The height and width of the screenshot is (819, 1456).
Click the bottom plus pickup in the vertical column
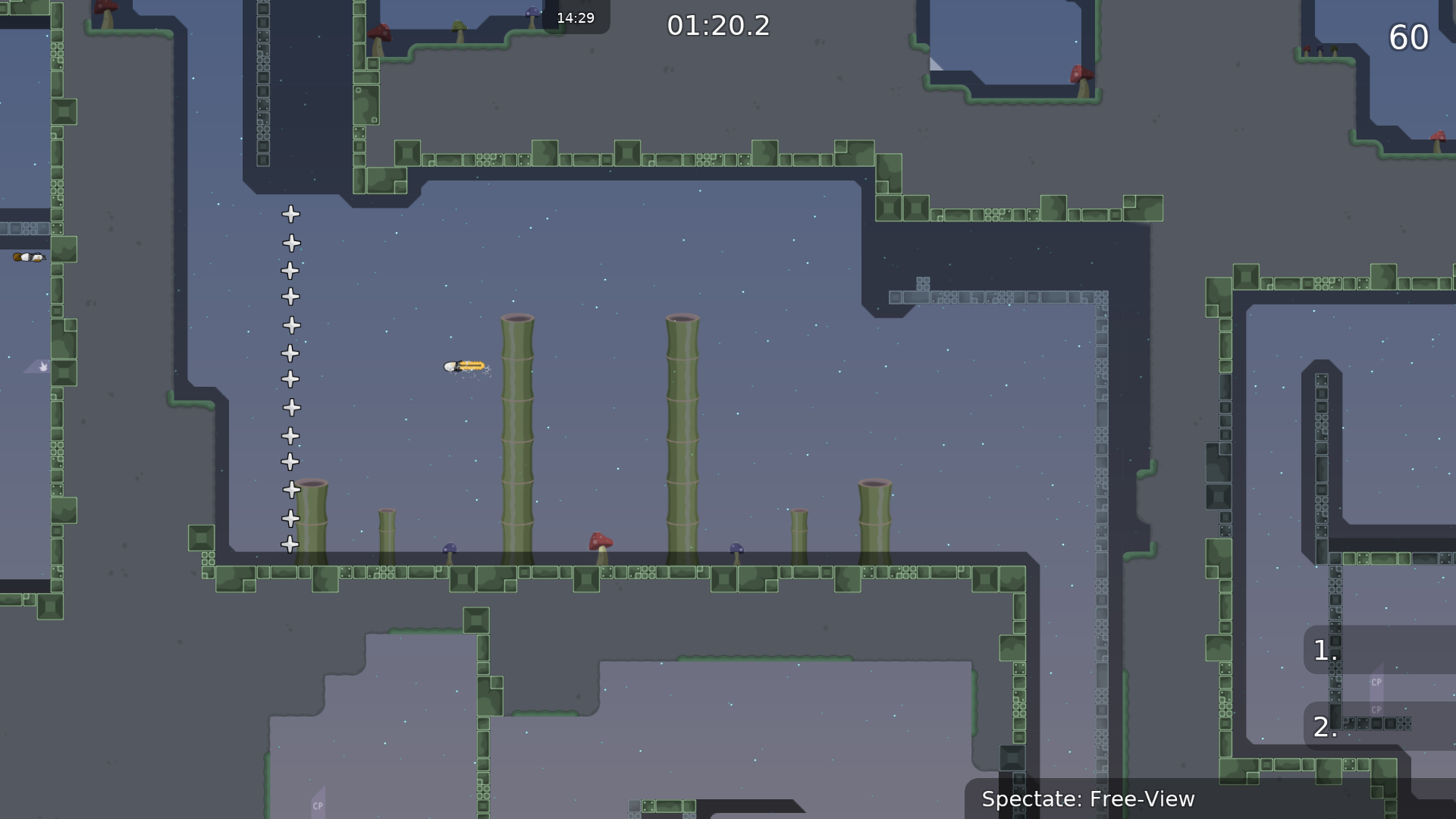coord(290,543)
